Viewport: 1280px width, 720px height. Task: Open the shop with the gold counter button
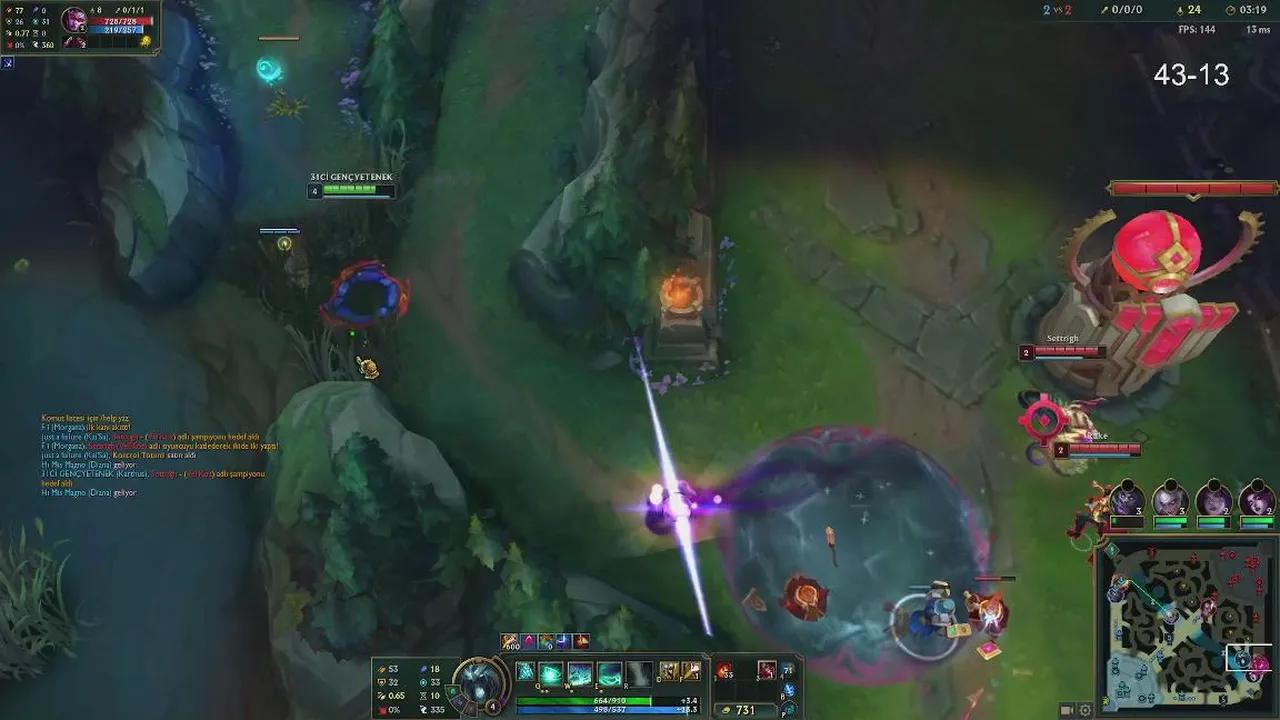click(741, 709)
